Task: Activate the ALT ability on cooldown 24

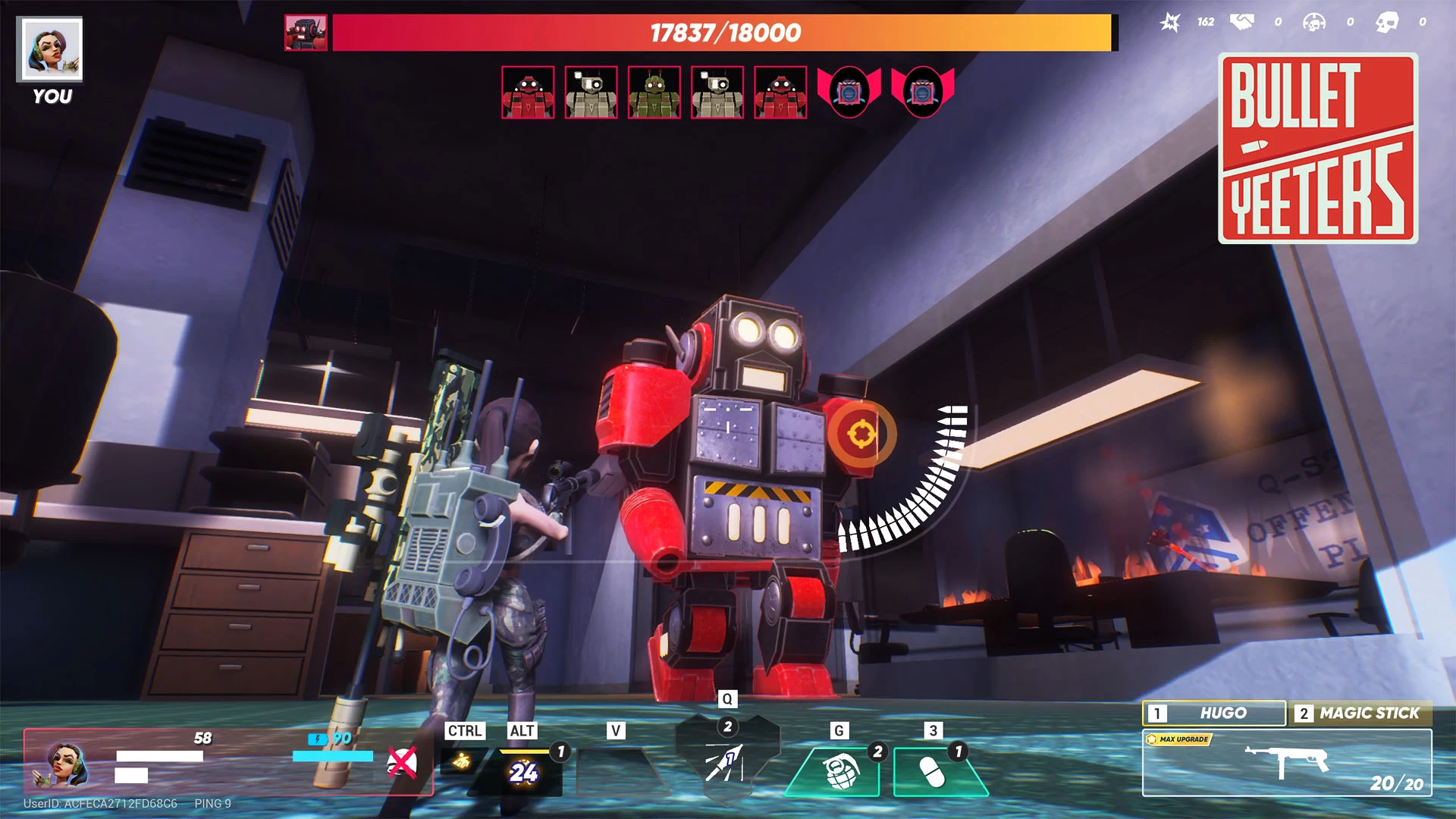Action: coord(523,771)
